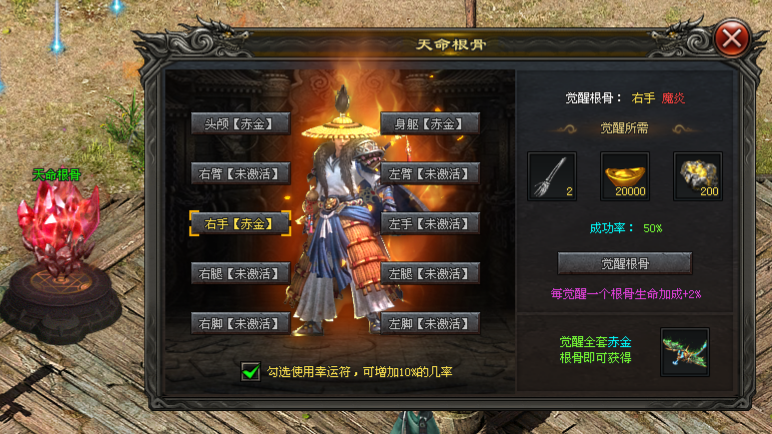The height and width of the screenshot is (434, 772).
Task: Choose the 左脚【未激活】 button
Action: pos(430,323)
